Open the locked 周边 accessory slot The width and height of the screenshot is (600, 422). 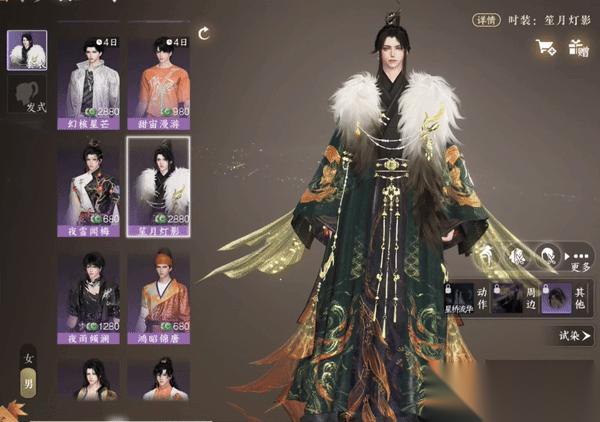pos(519,297)
